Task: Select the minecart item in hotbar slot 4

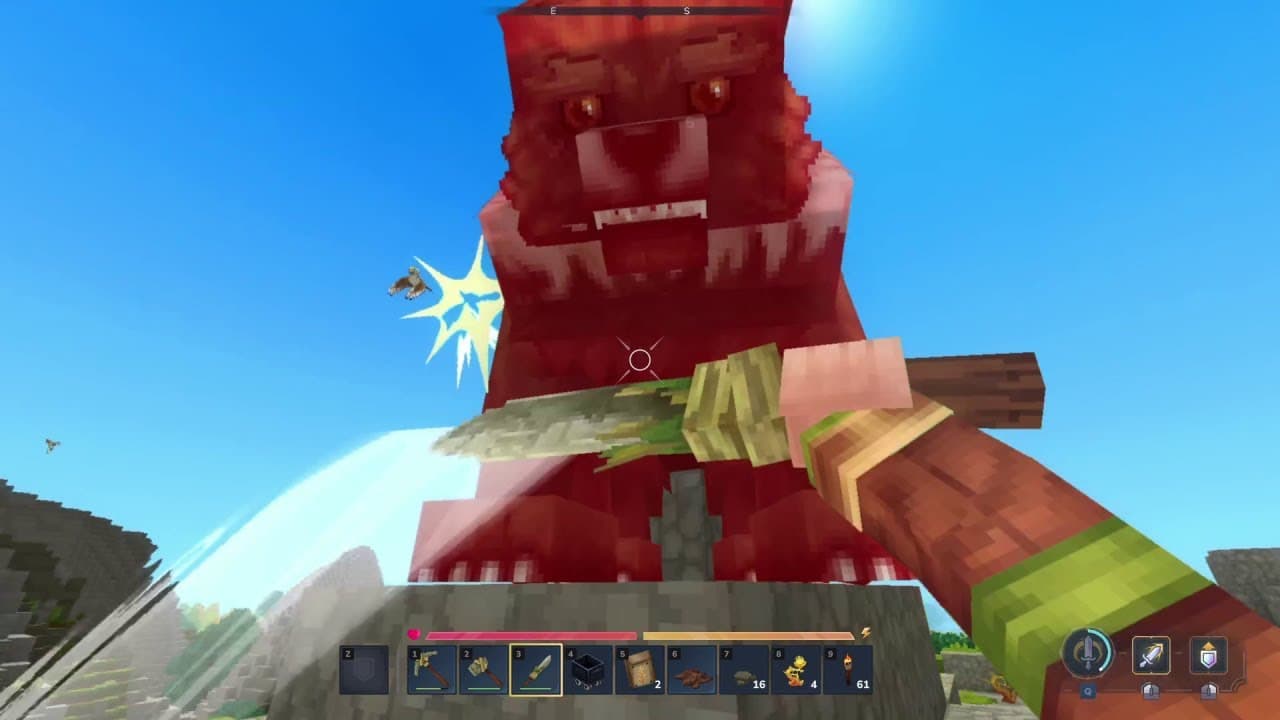Action: point(590,670)
